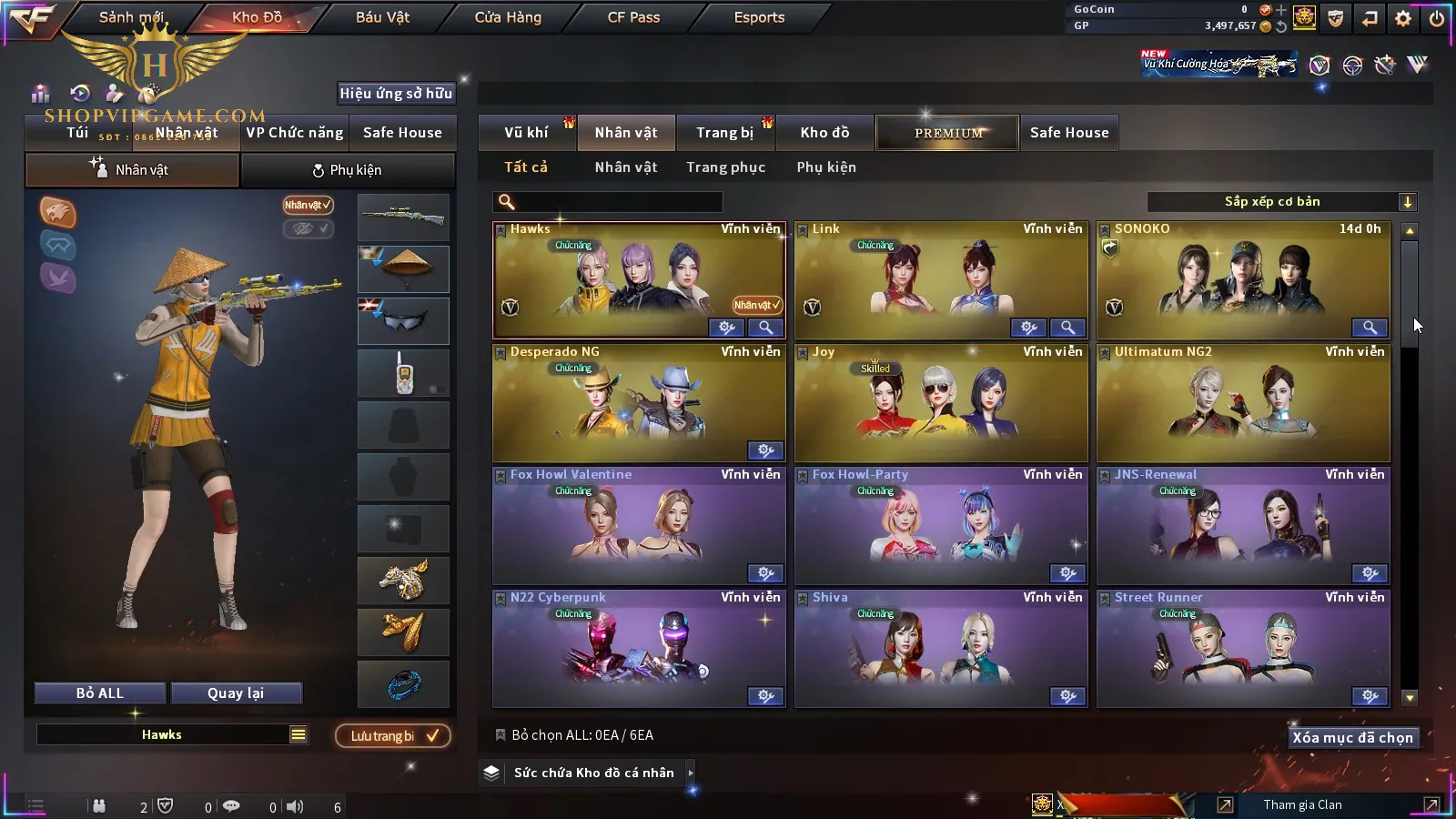
Task: Go to the CF Pass menu
Action: 633,17
